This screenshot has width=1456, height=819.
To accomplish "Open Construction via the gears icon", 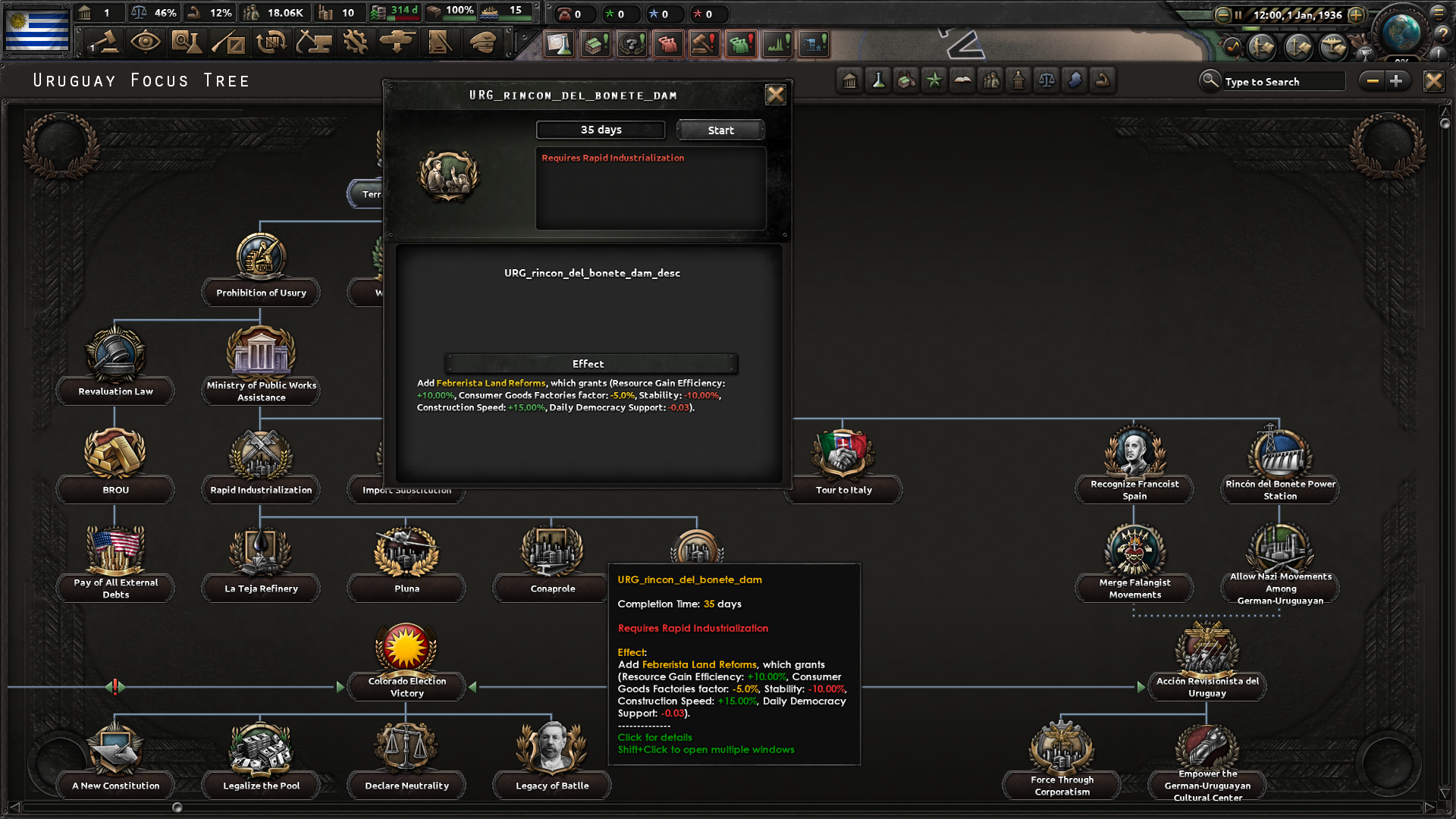I will [x=355, y=43].
